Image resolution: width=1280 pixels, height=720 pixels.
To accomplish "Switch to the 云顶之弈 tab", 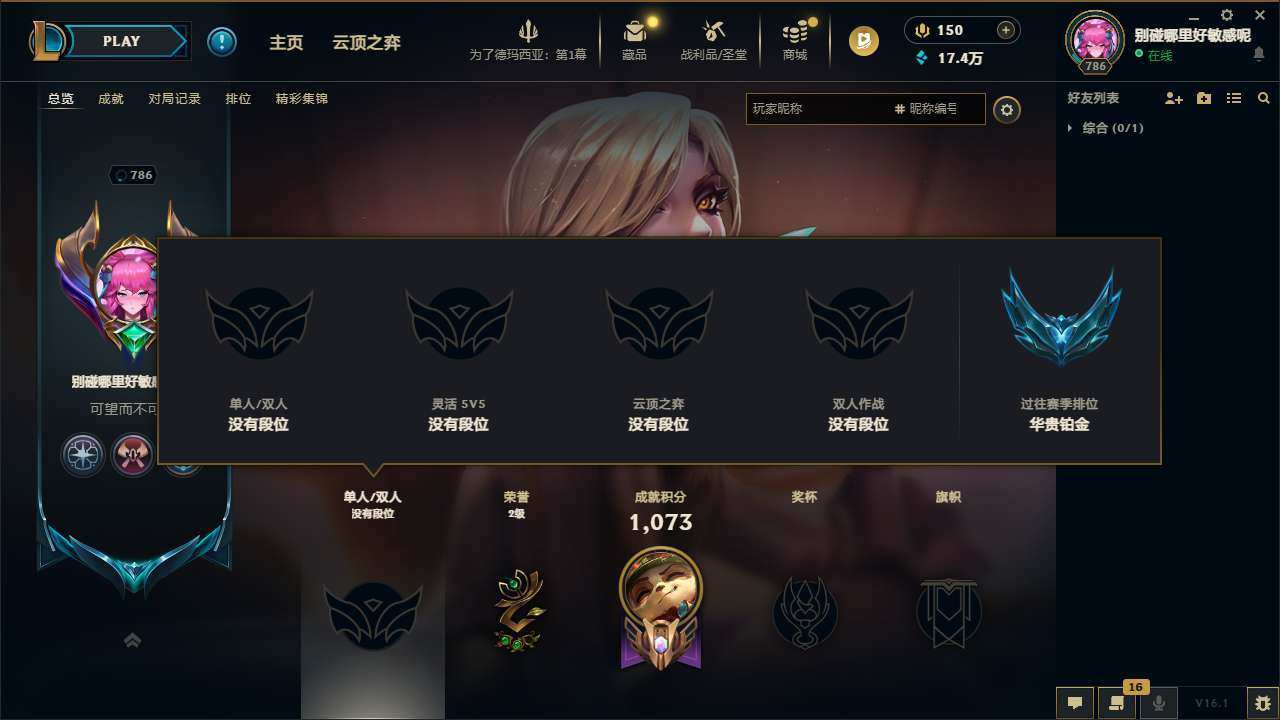I will click(x=366, y=43).
